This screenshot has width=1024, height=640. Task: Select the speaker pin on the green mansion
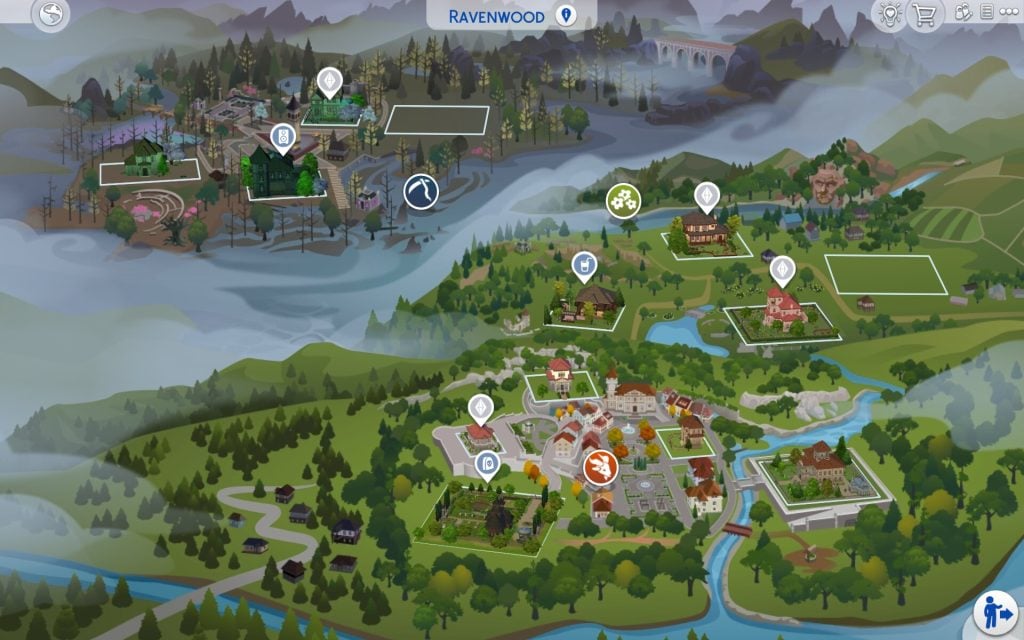[x=282, y=138]
